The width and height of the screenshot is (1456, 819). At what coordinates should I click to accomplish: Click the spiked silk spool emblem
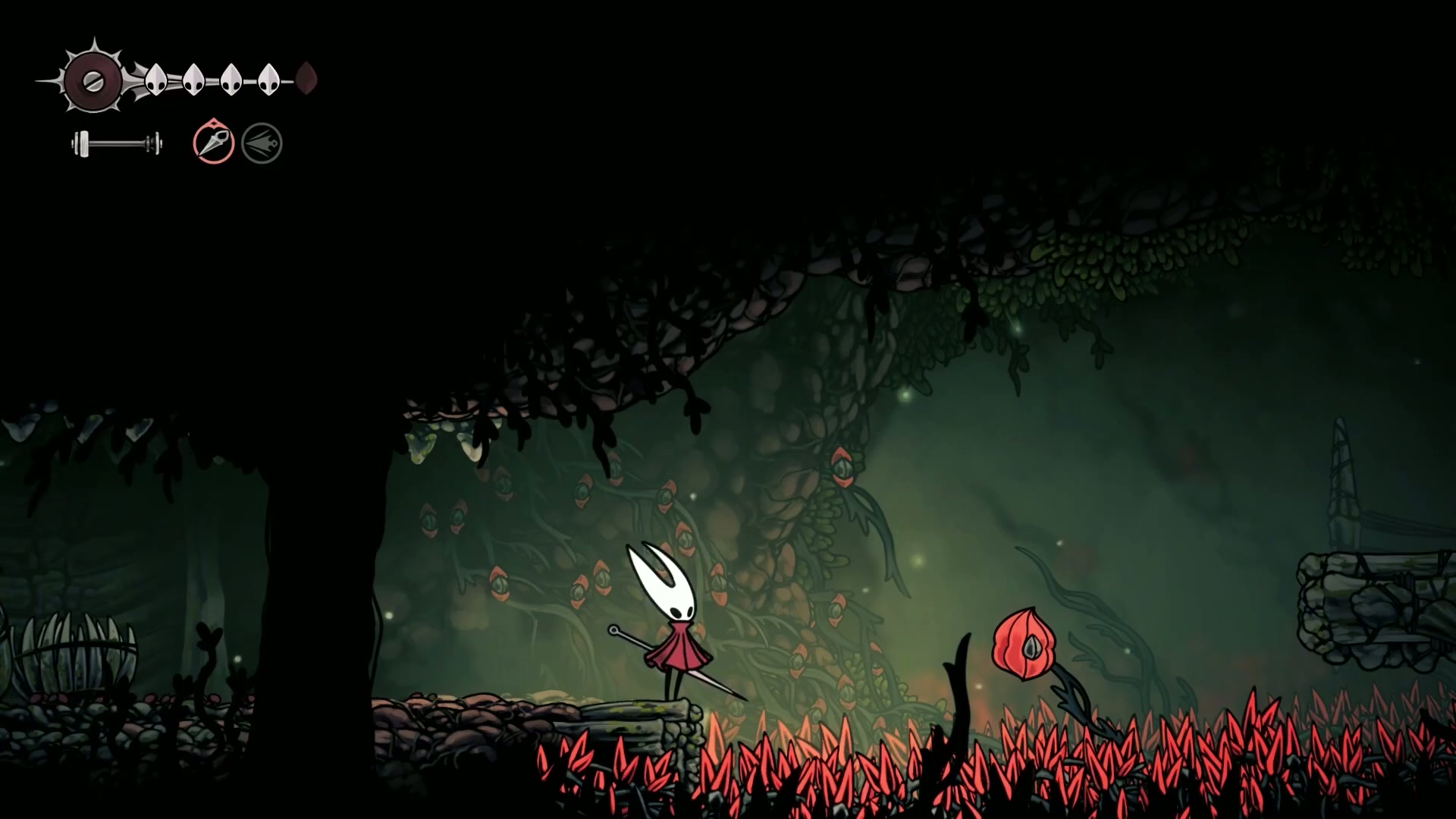click(x=93, y=80)
